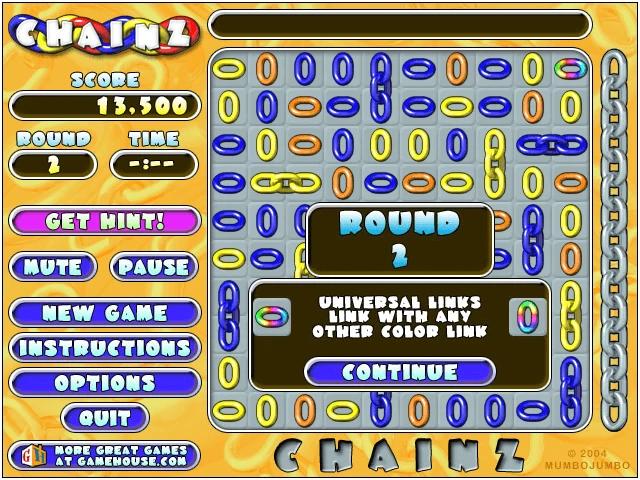The height and width of the screenshot is (480, 640).
Task: Mute the game sound
Action: pyautogui.click(x=53, y=267)
